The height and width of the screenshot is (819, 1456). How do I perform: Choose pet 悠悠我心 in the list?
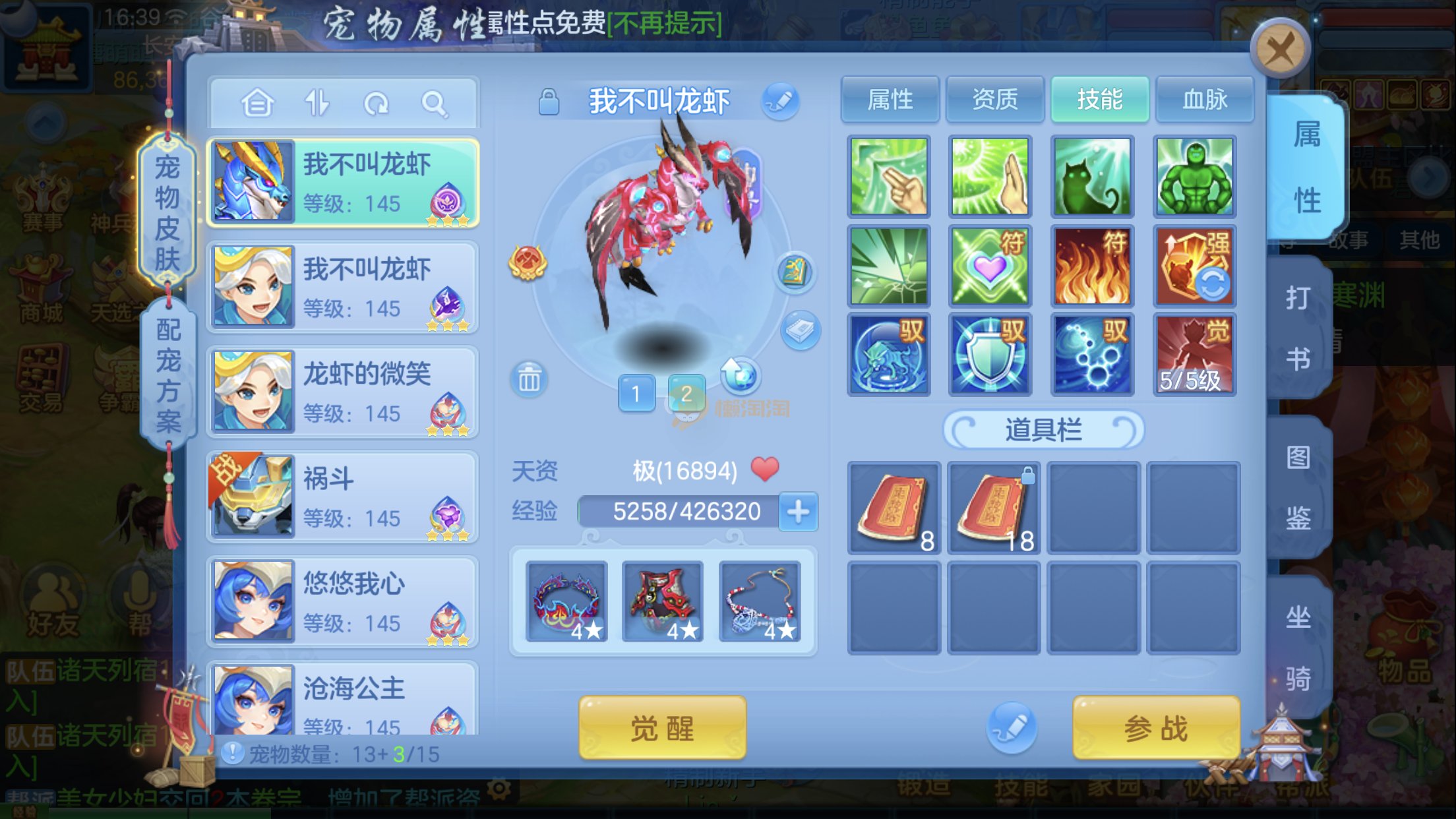pyautogui.click(x=342, y=601)
